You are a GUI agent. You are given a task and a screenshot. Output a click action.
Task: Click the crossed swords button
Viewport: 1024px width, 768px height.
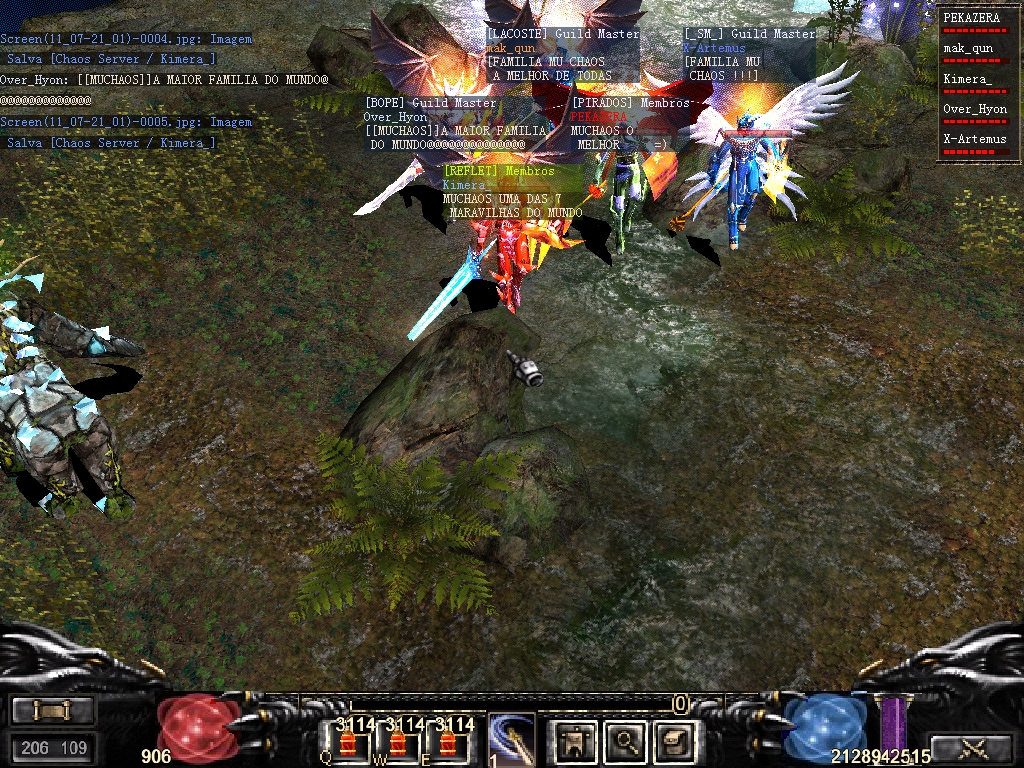tap(971, 748)
